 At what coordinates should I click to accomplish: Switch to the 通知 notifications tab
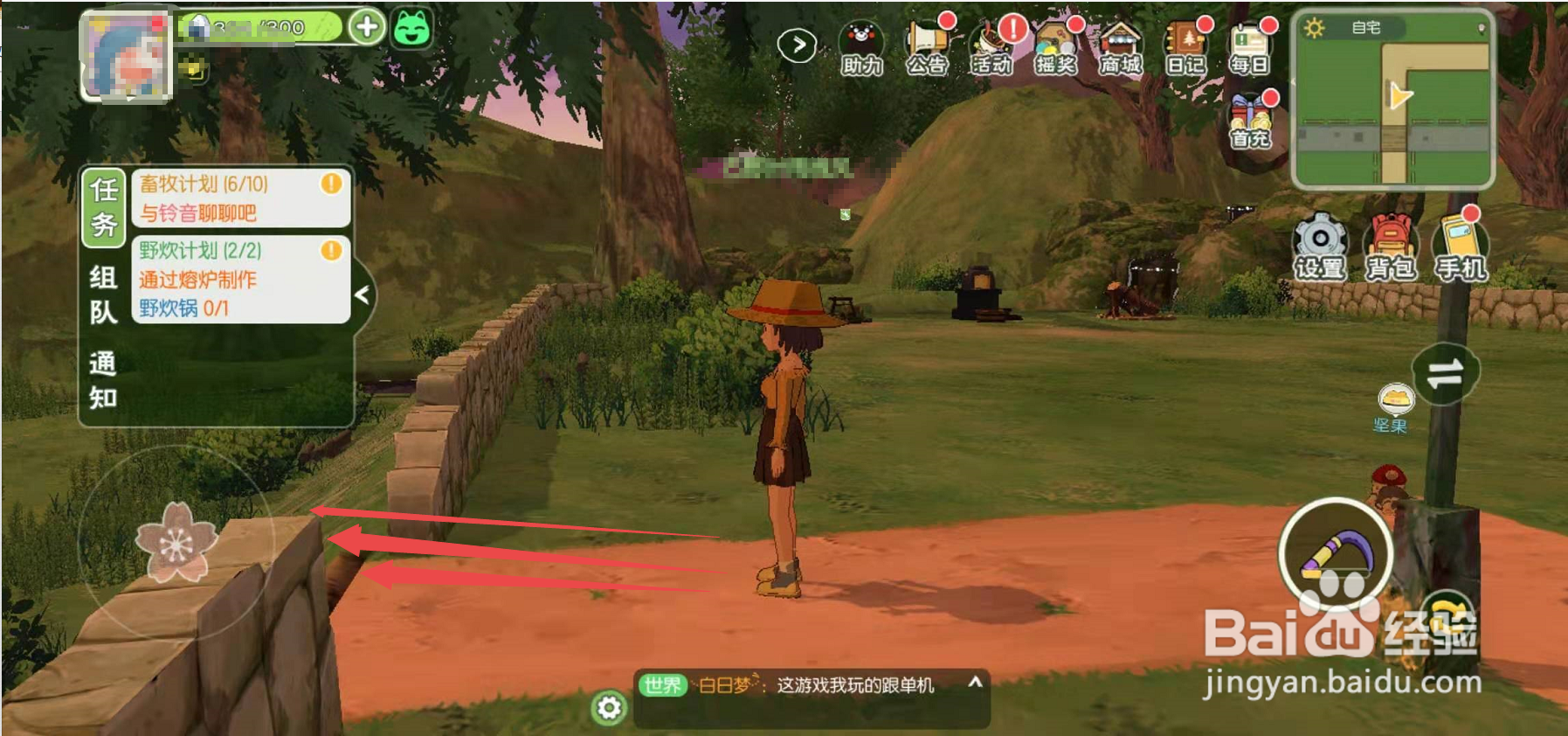(103, 380)
